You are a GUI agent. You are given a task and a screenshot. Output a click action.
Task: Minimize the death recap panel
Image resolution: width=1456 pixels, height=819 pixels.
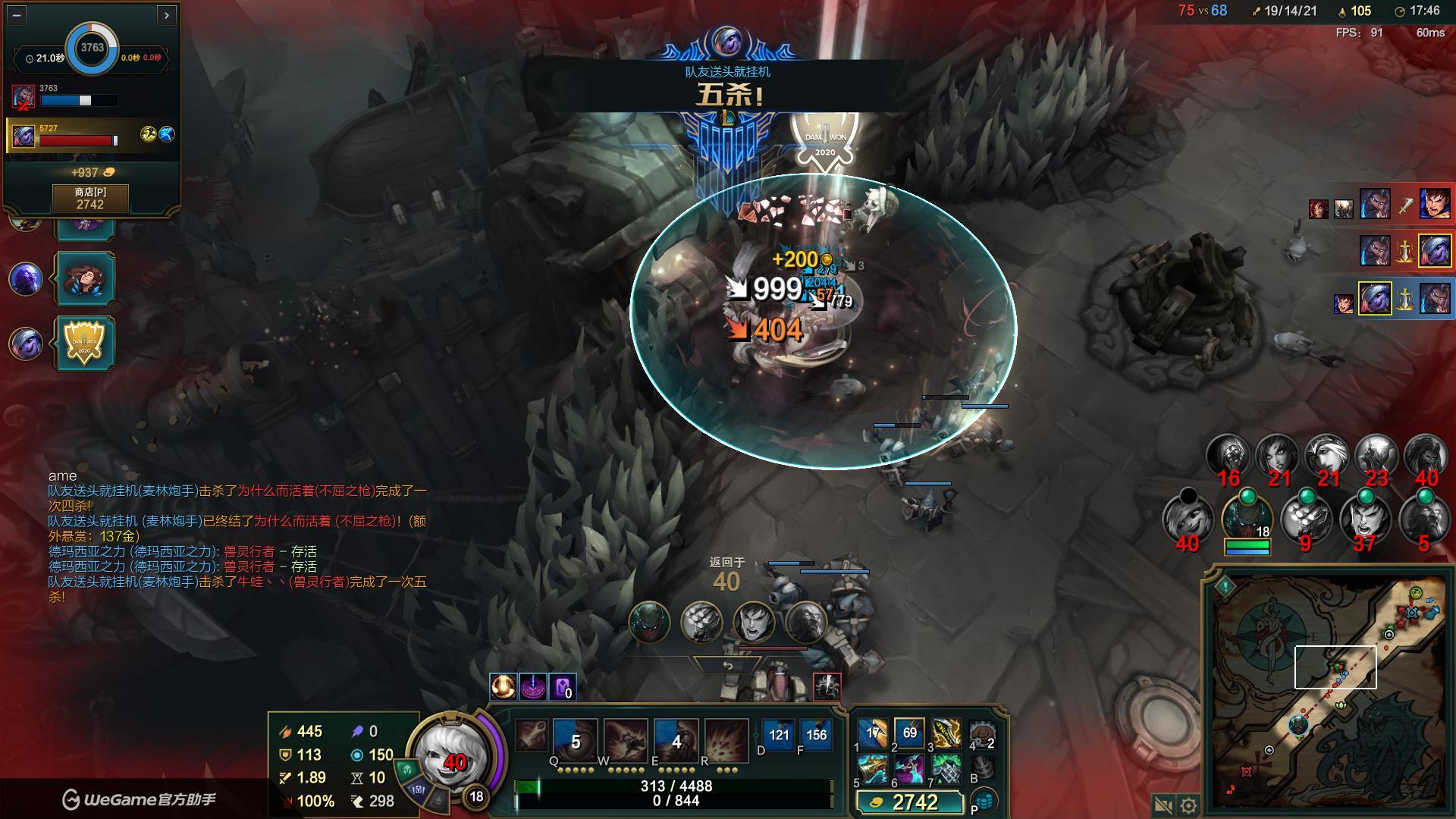[x=17, y=14]
